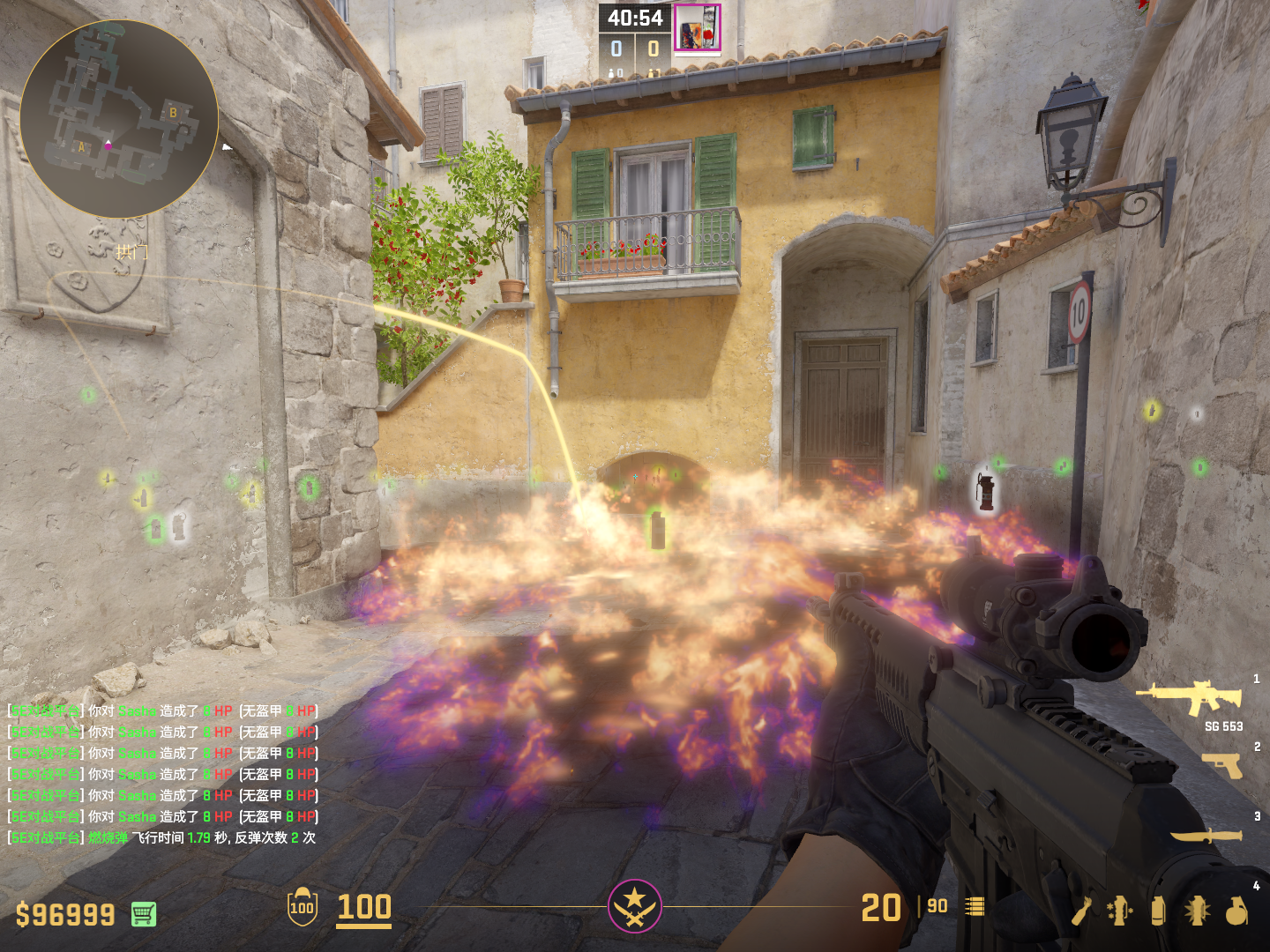Select the molotov grenade icon
Screen dimensions: 1270x952
pyautogui.click(x=1081, y=911)
